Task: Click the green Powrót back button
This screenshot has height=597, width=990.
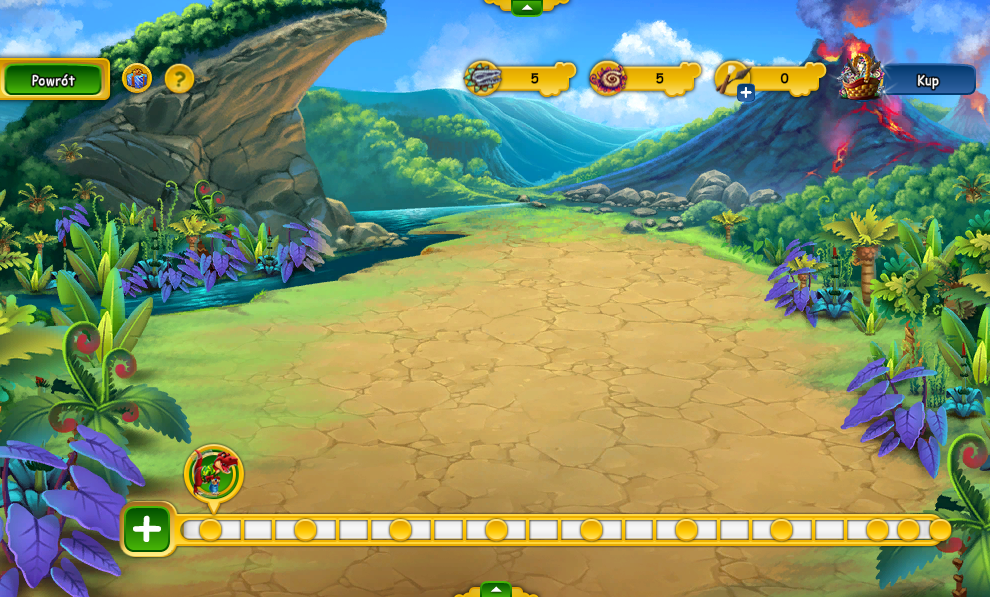Action: [x=53, y=80]
